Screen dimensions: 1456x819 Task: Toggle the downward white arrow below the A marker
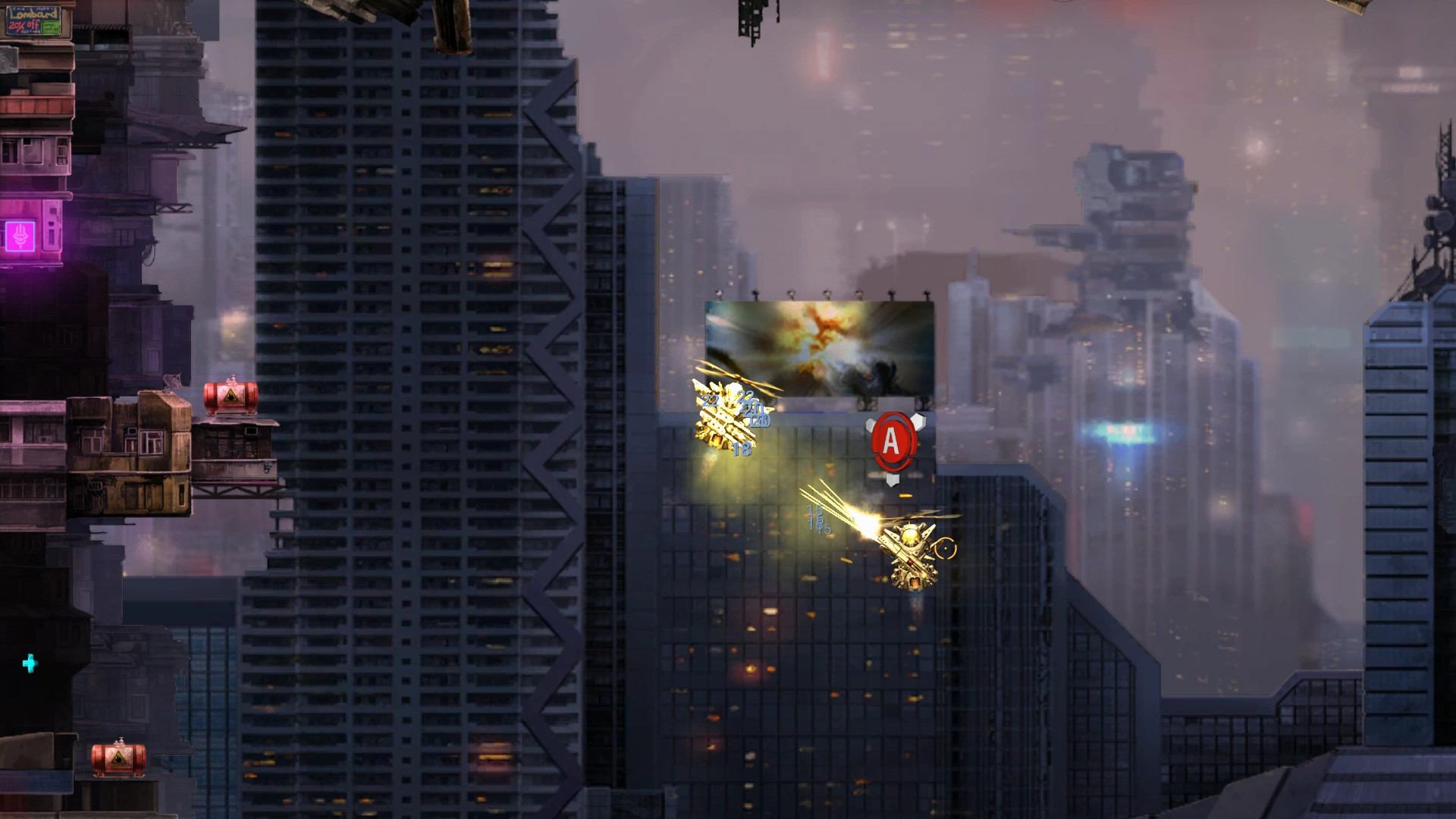click(893, 479)
